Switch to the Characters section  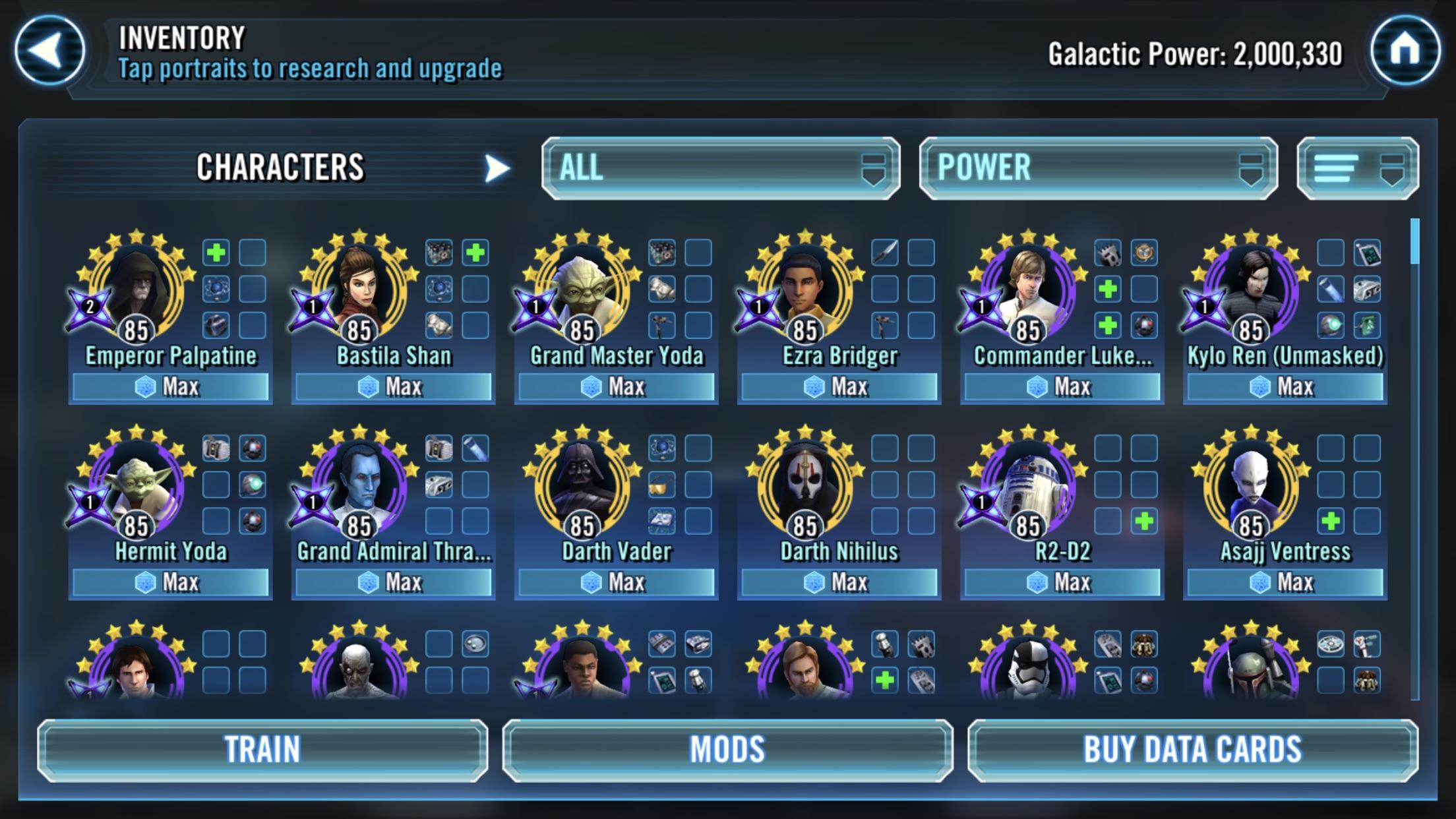point(282,167)
